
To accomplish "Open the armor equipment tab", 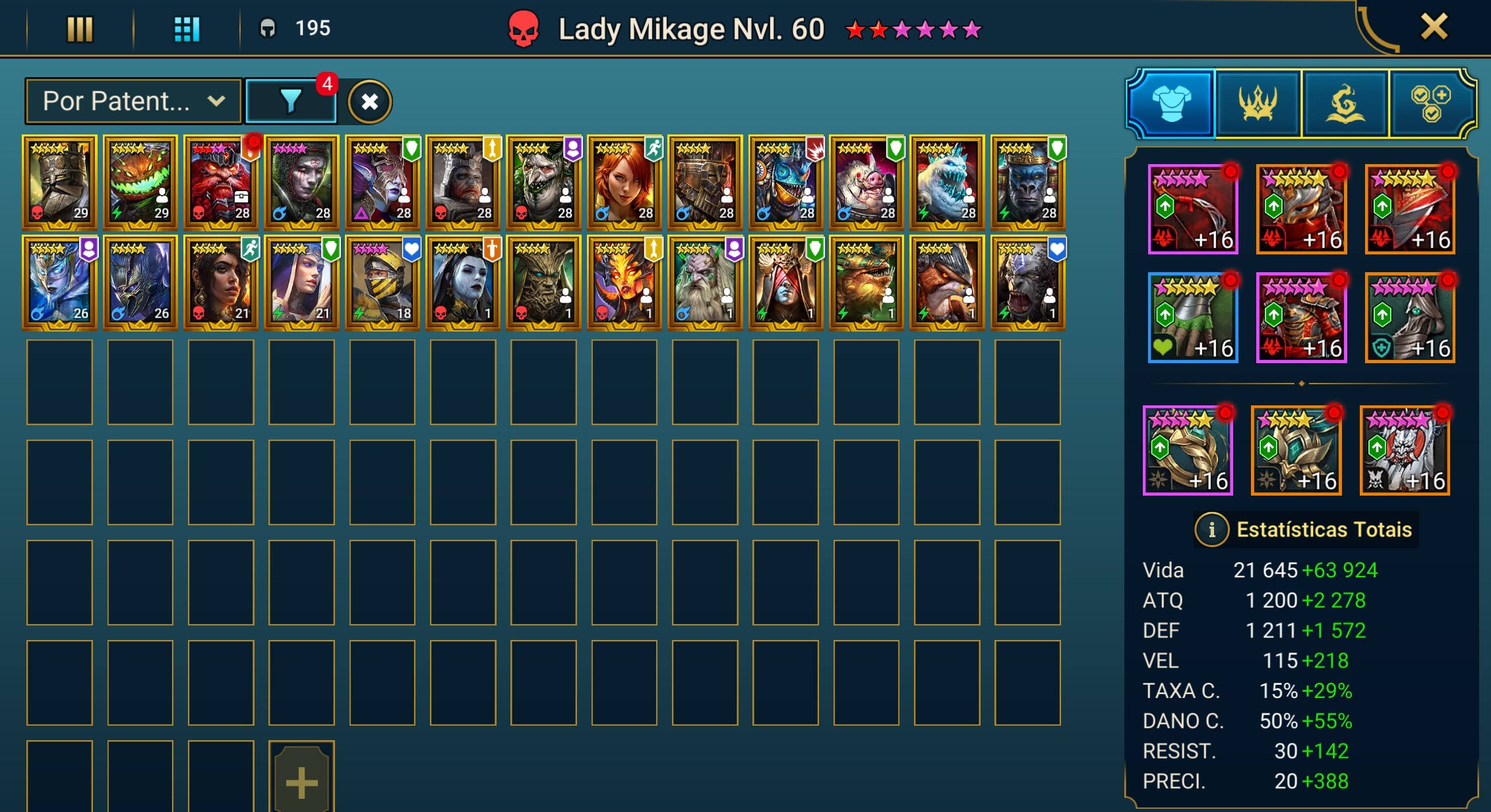I will (1171, 103).
